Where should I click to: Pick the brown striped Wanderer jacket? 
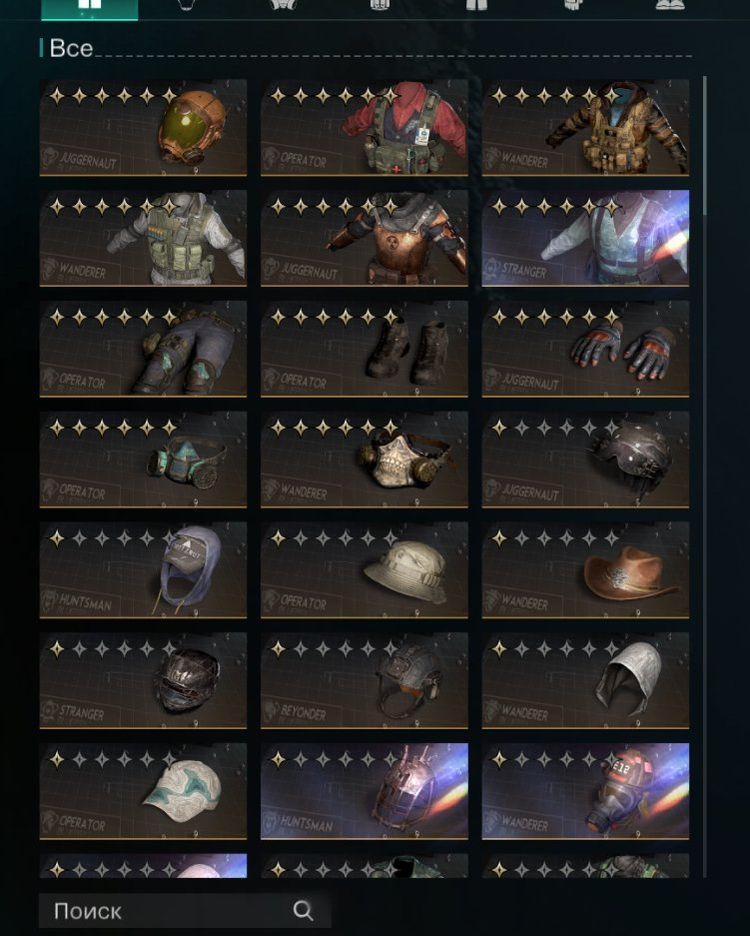[585, 128]
